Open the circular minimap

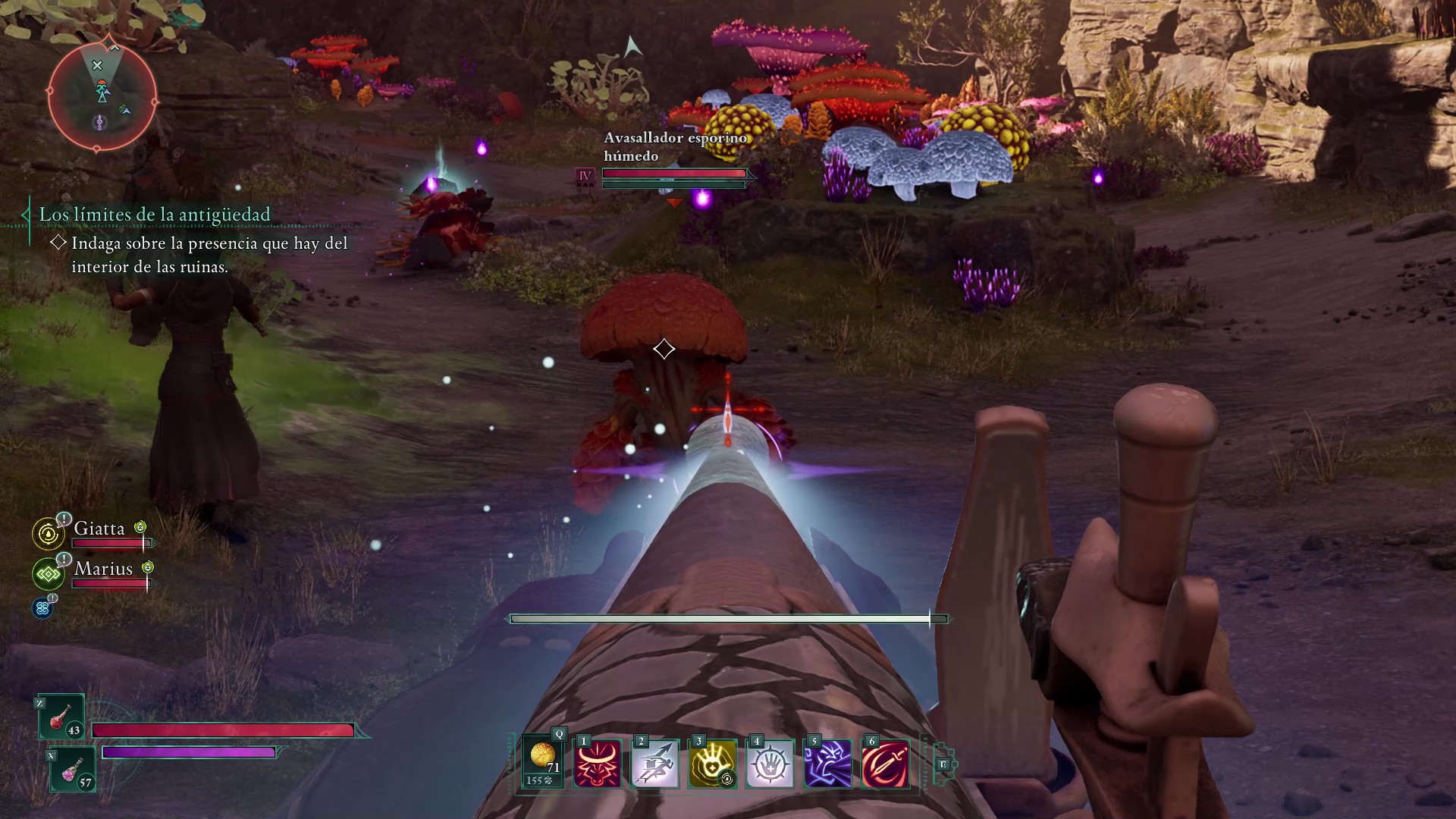(102, 96)
